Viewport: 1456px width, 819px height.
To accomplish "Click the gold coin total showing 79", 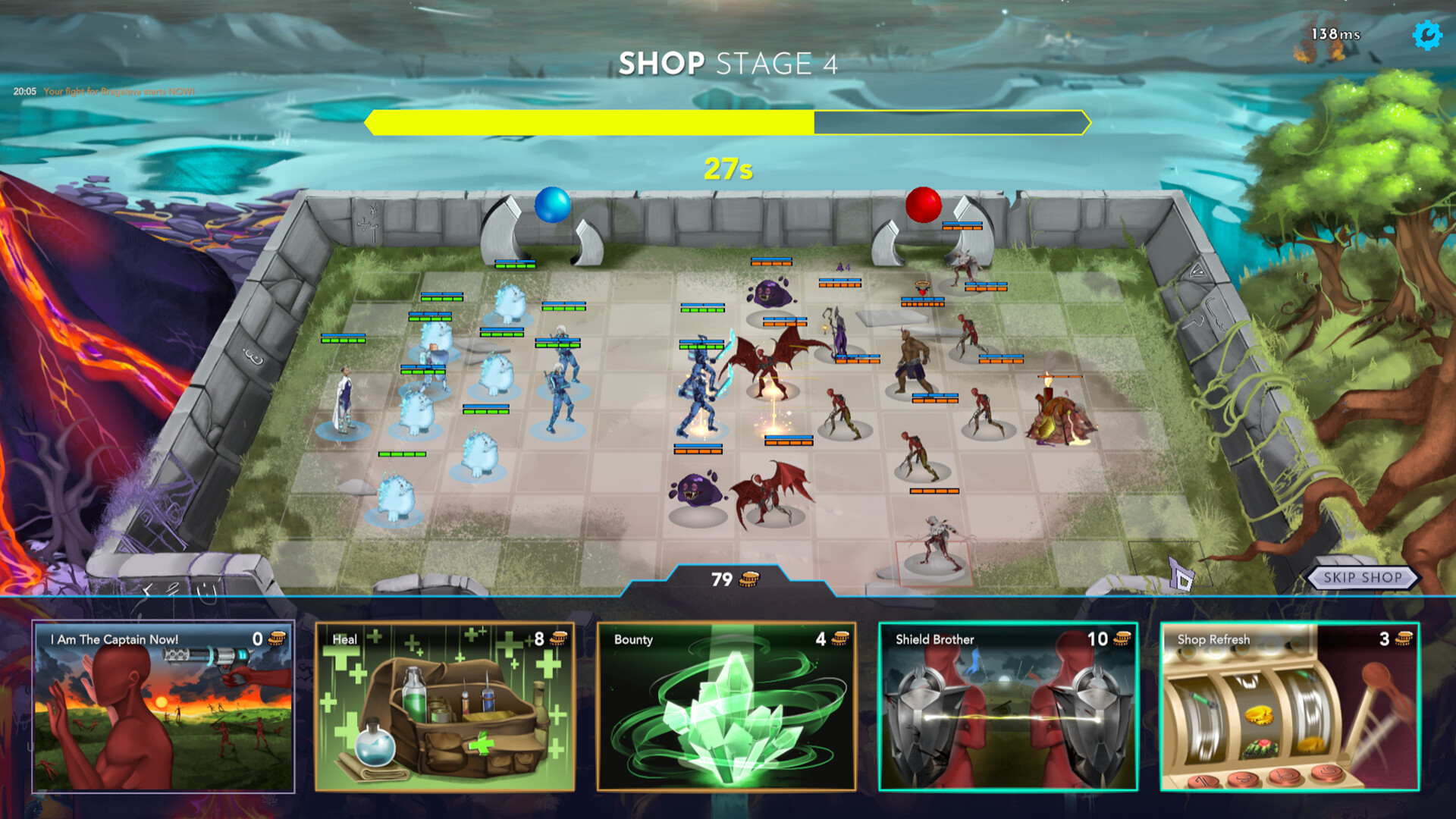I will (730, 579).
